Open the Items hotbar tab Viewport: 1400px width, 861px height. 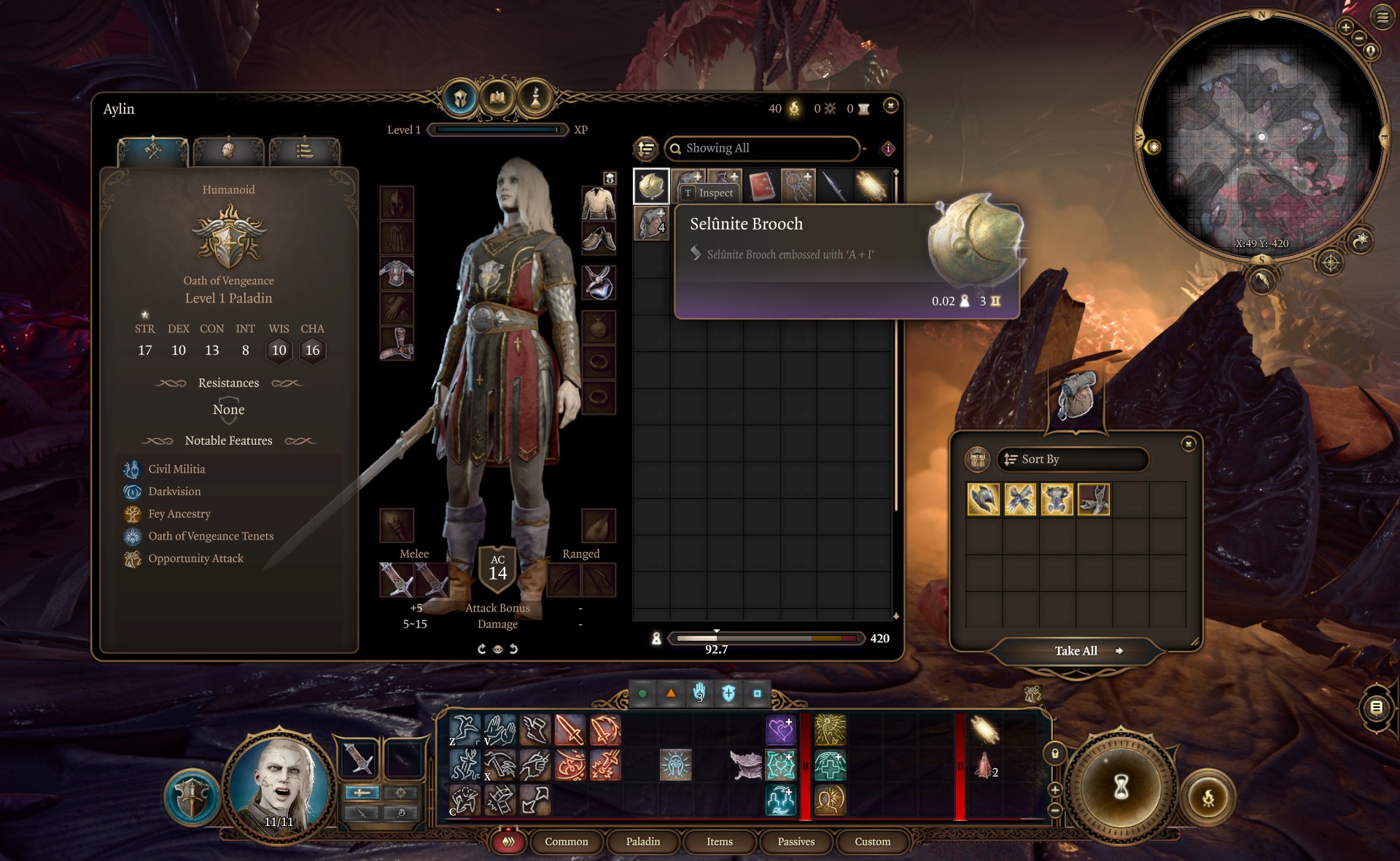point(719,841)
